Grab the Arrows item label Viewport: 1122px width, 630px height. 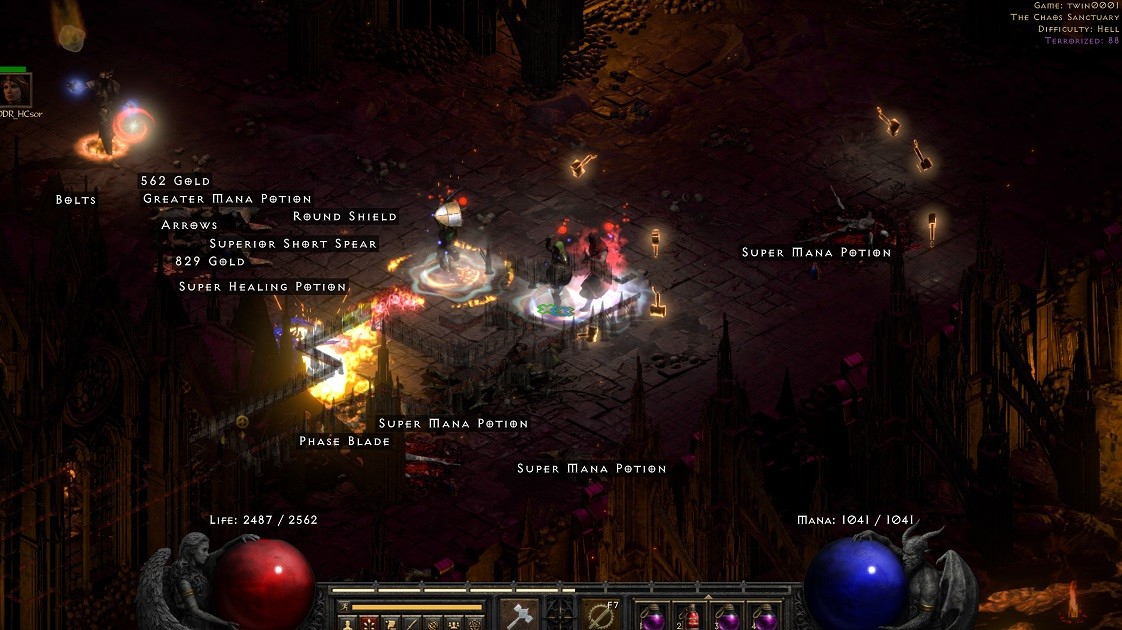(189, 225)
